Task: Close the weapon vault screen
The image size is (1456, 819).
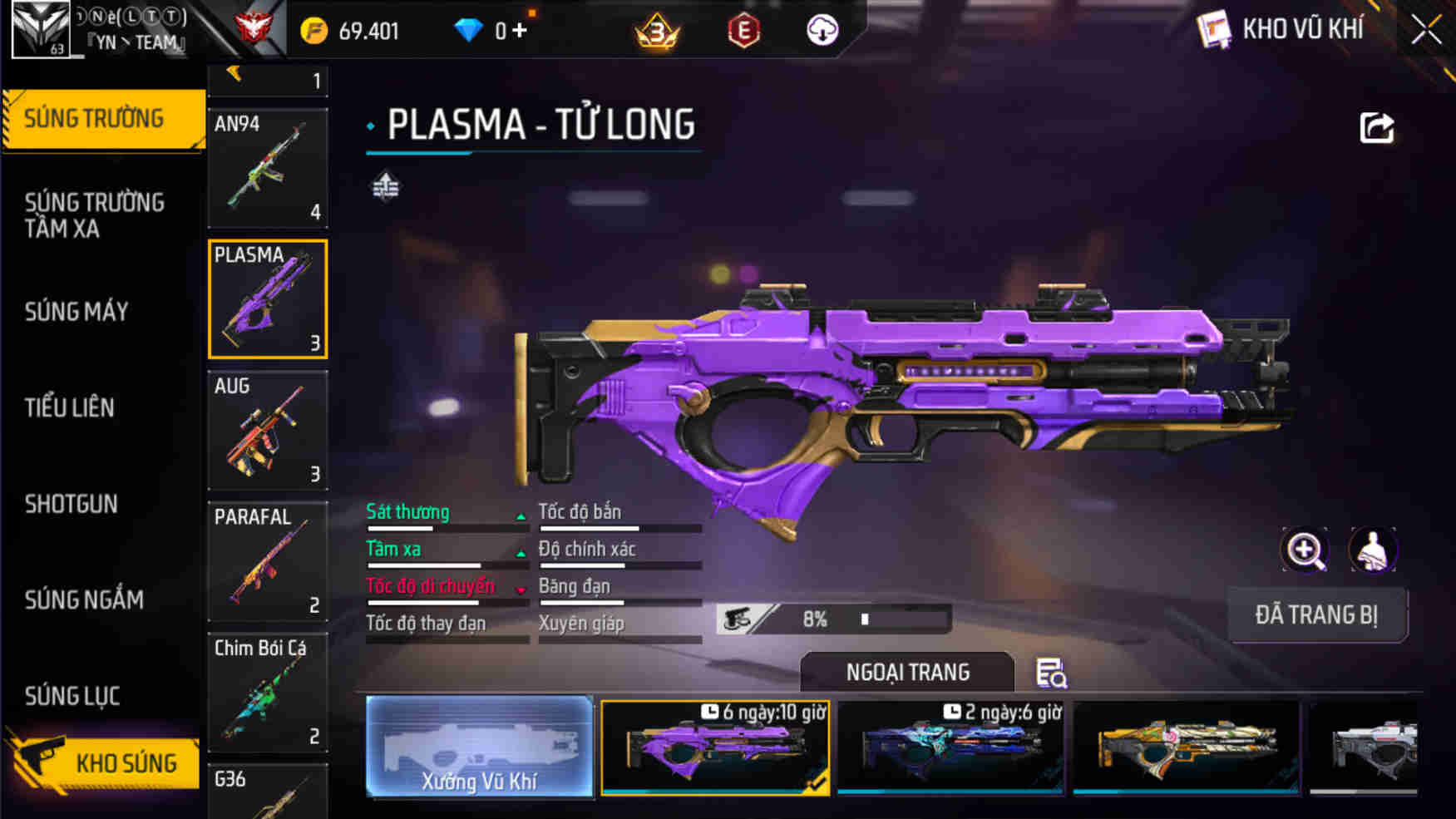Action: click(x=1425, y=31)
